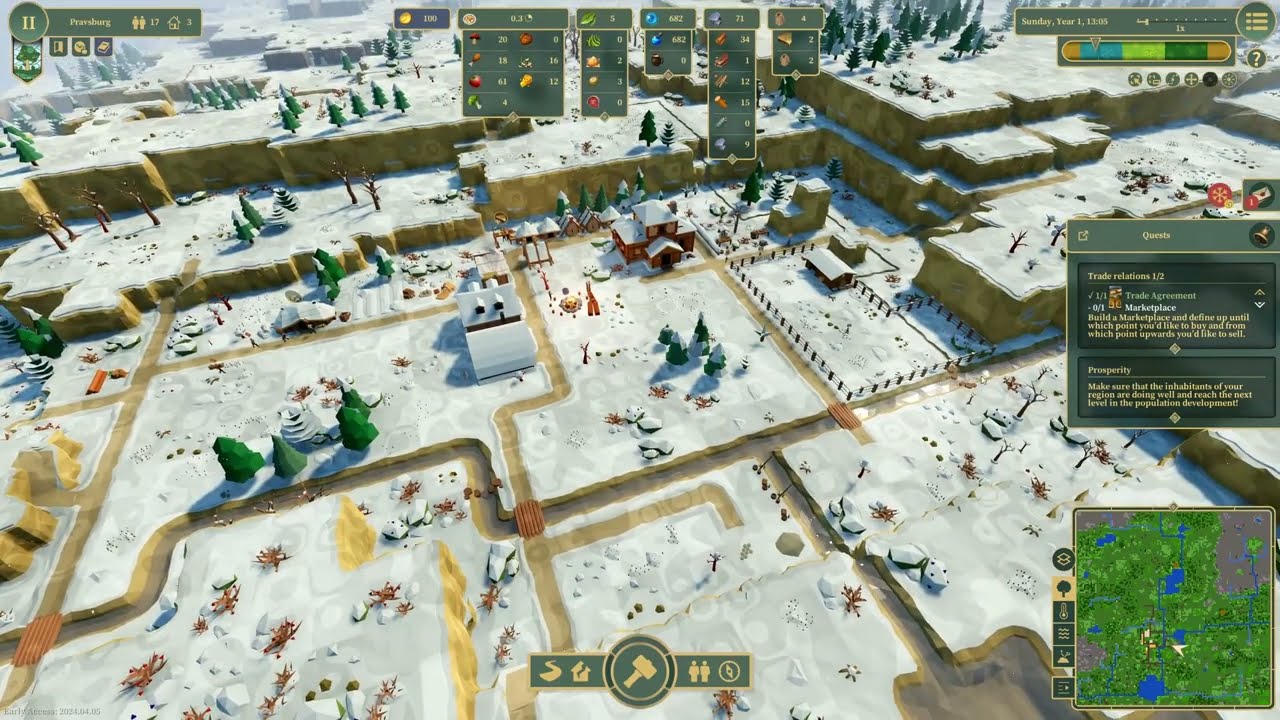Screen dimensions: 1280x720
Task: Open the villagers overview button
Action: point(699,671)
